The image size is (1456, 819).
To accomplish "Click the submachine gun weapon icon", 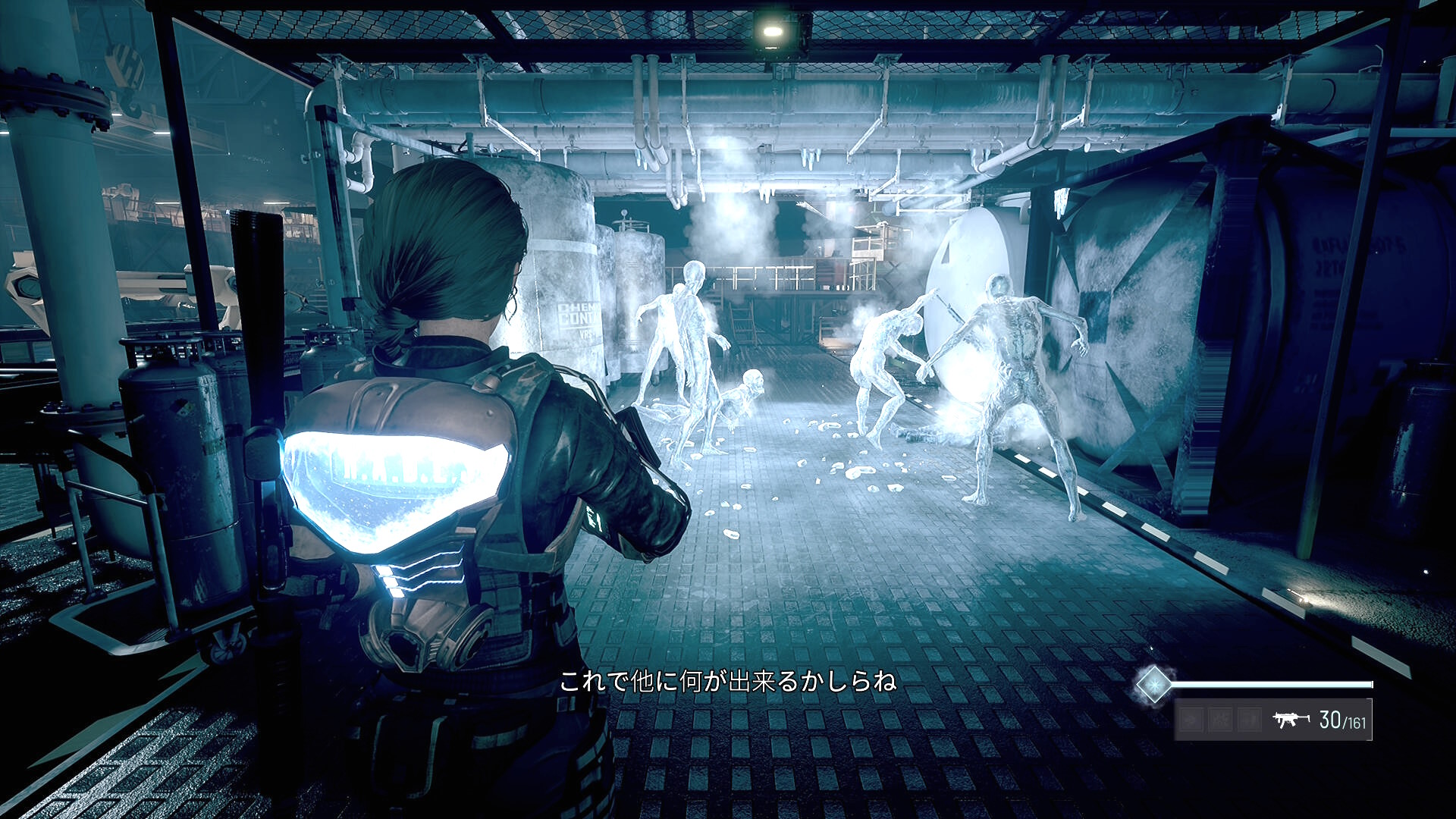I will point(1290,719).
